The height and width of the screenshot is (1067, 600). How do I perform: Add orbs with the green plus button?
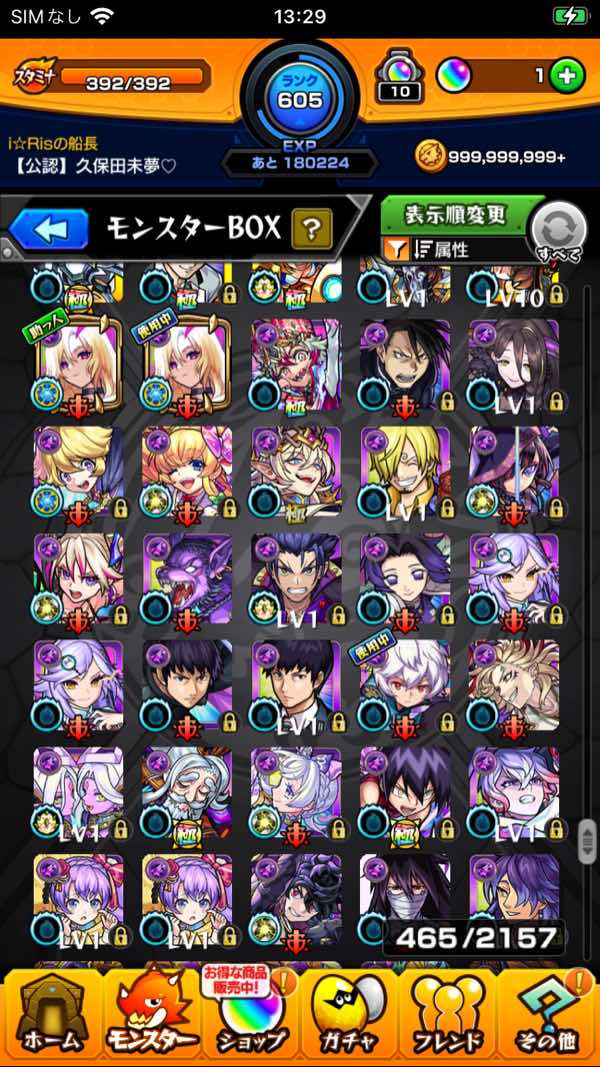(567, 76)
